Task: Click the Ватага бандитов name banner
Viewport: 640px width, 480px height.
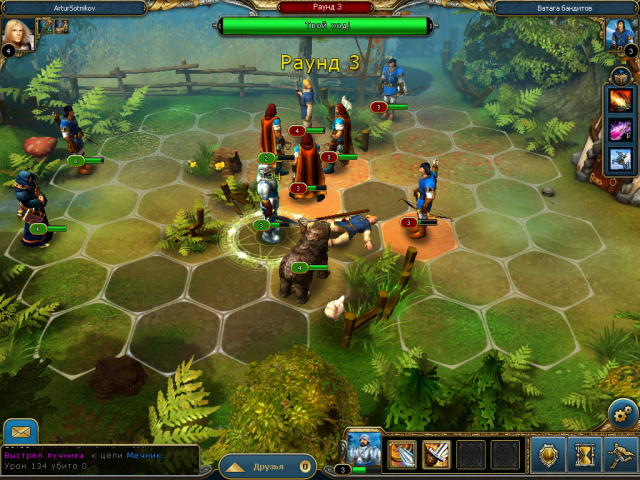Action: click(x=567, y=7)
